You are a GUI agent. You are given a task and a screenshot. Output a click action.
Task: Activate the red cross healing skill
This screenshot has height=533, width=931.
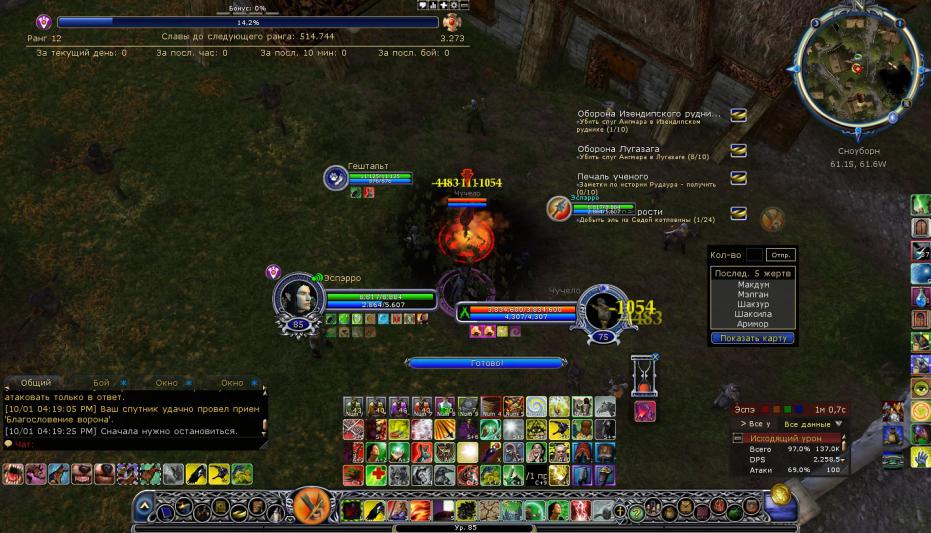tap(375, 475)
